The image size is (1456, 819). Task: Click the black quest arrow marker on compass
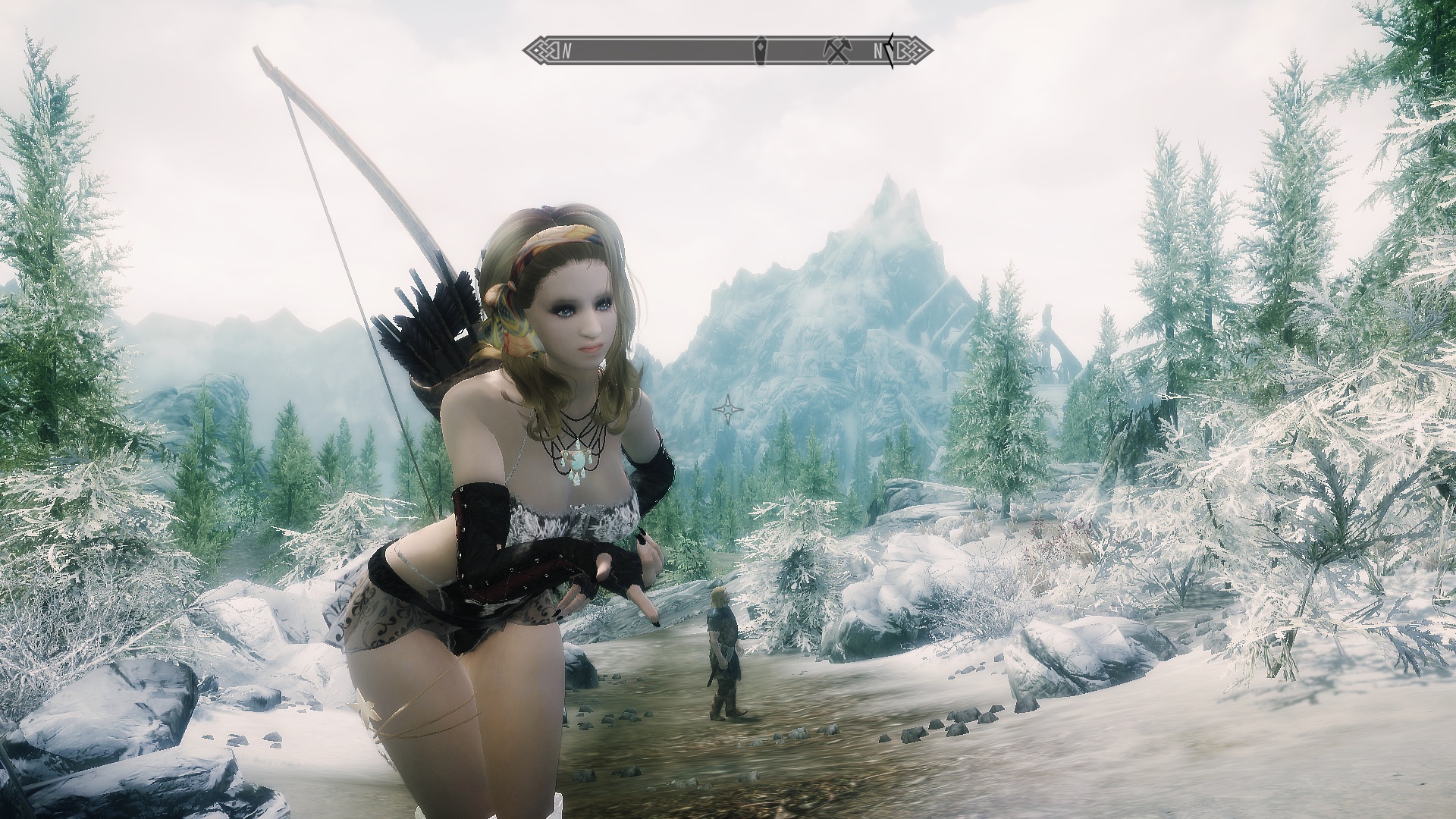coord(890,51)
